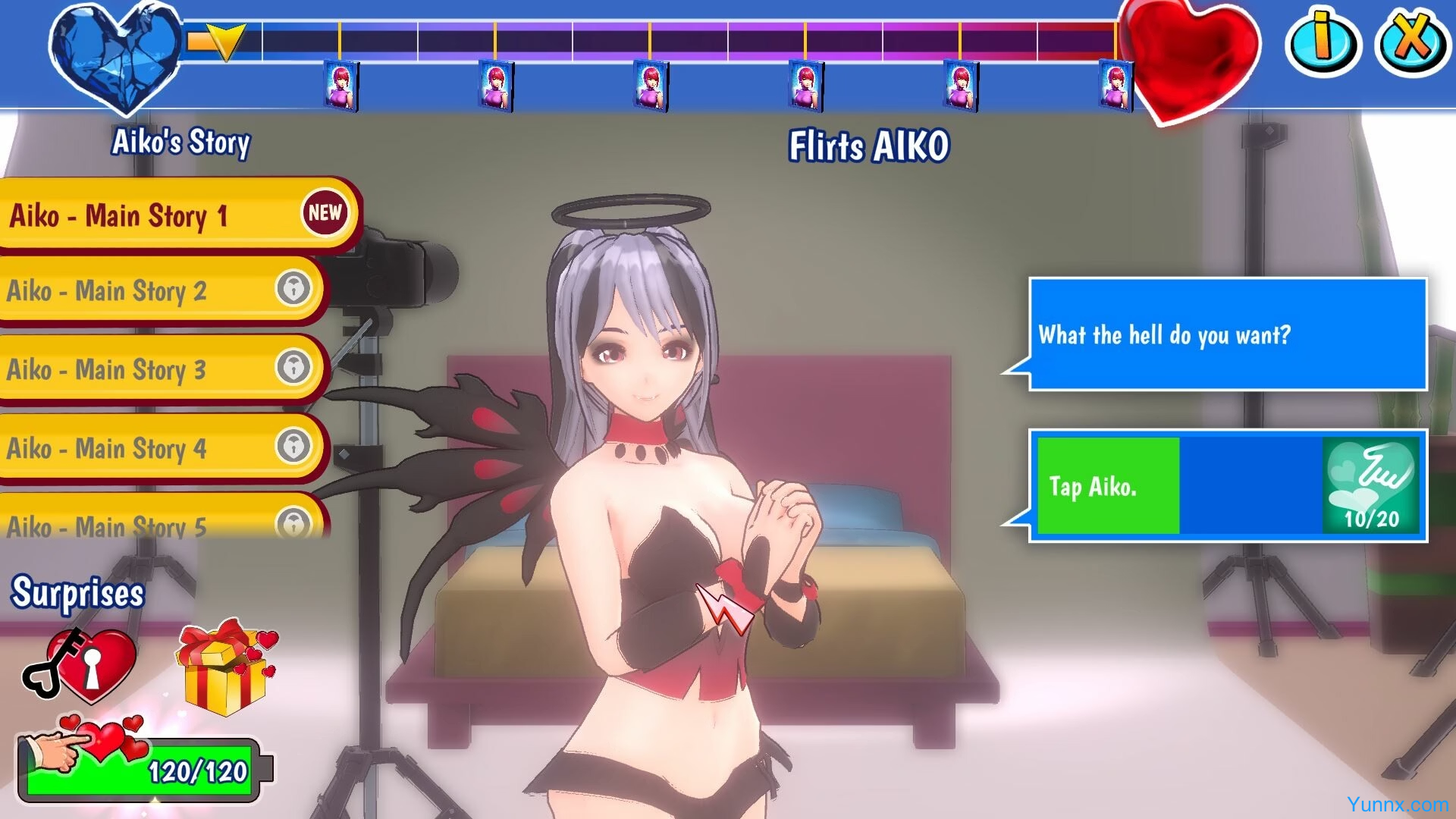Click the large red heart icon
1456x819 pixels.
click(1191, 57)
